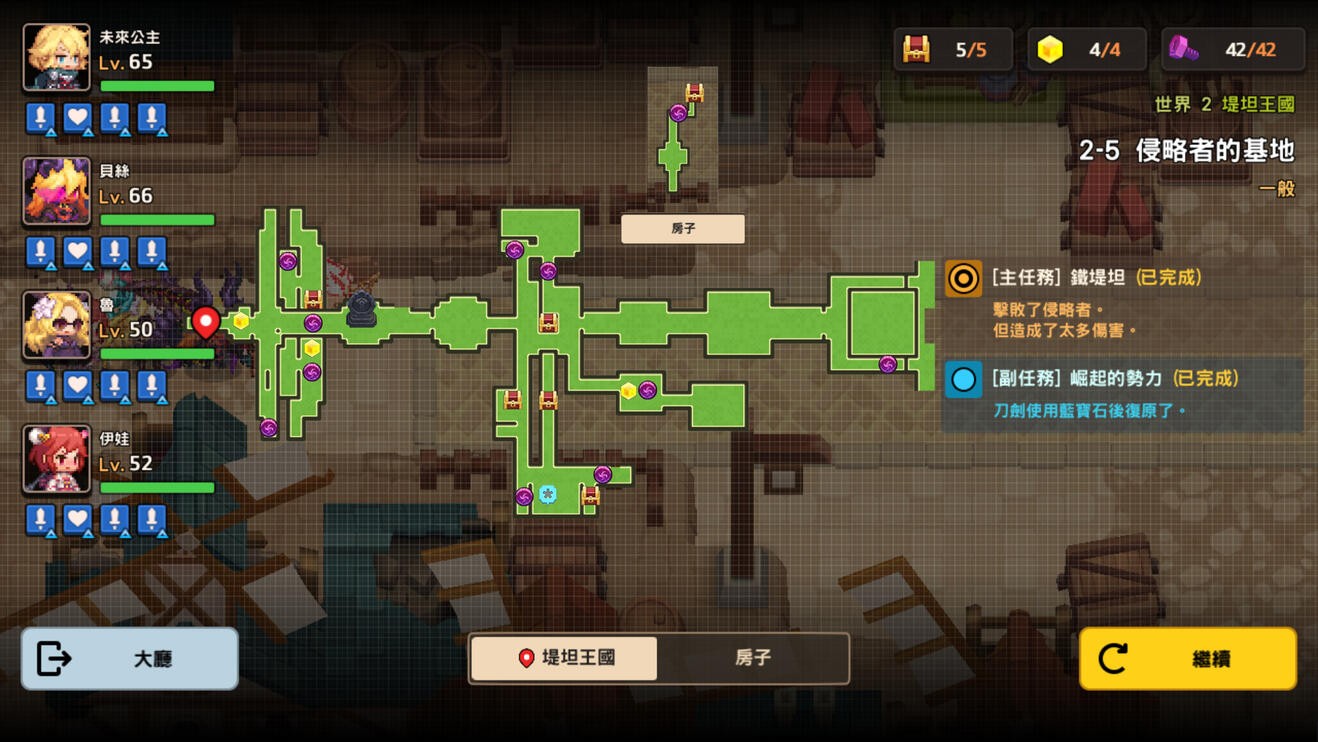Select the Lv. 50 blonde hero portrait
The image size is (1318, 742).
point(57,325)
